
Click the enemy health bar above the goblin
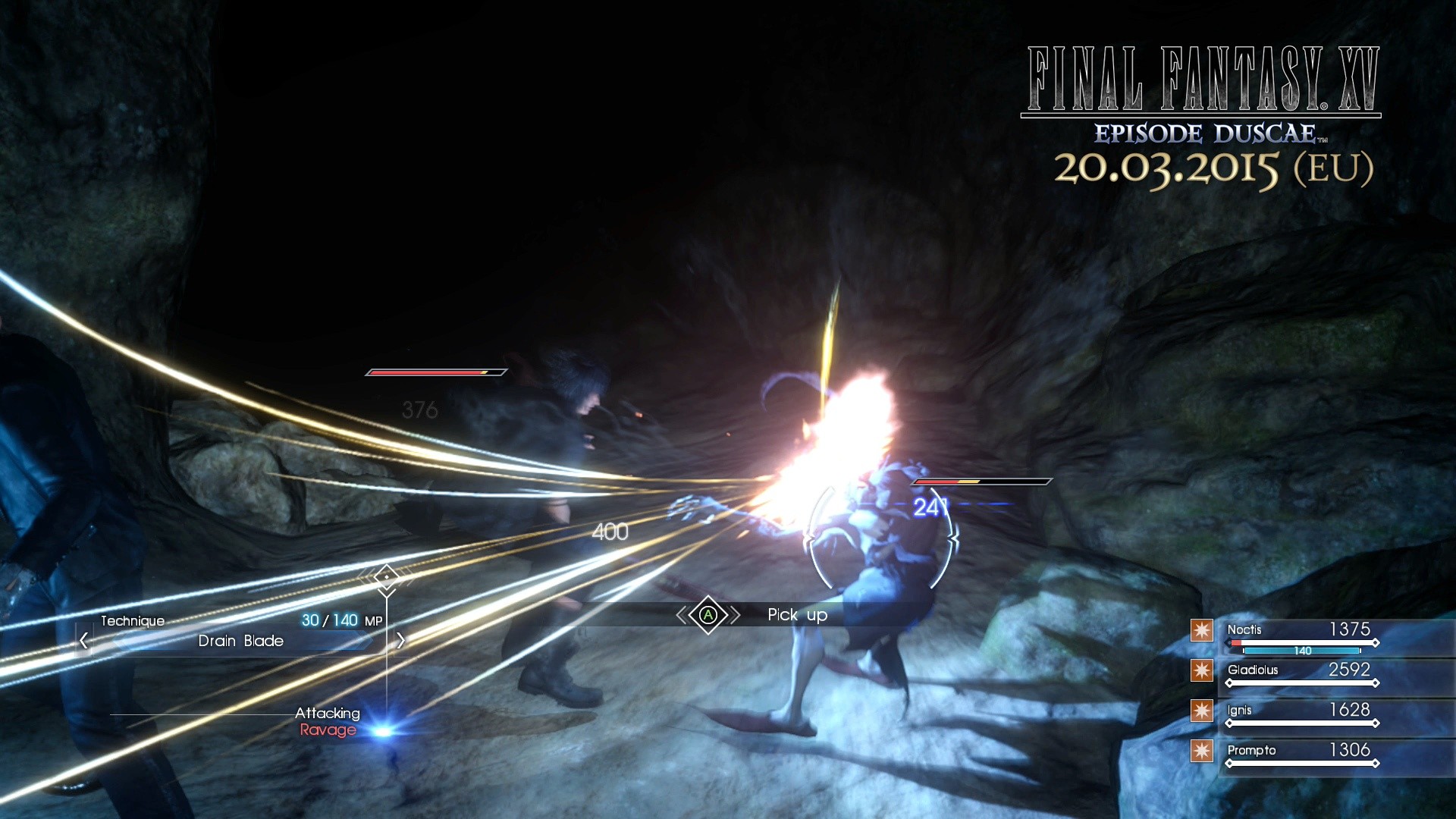(x=982, y=481)
